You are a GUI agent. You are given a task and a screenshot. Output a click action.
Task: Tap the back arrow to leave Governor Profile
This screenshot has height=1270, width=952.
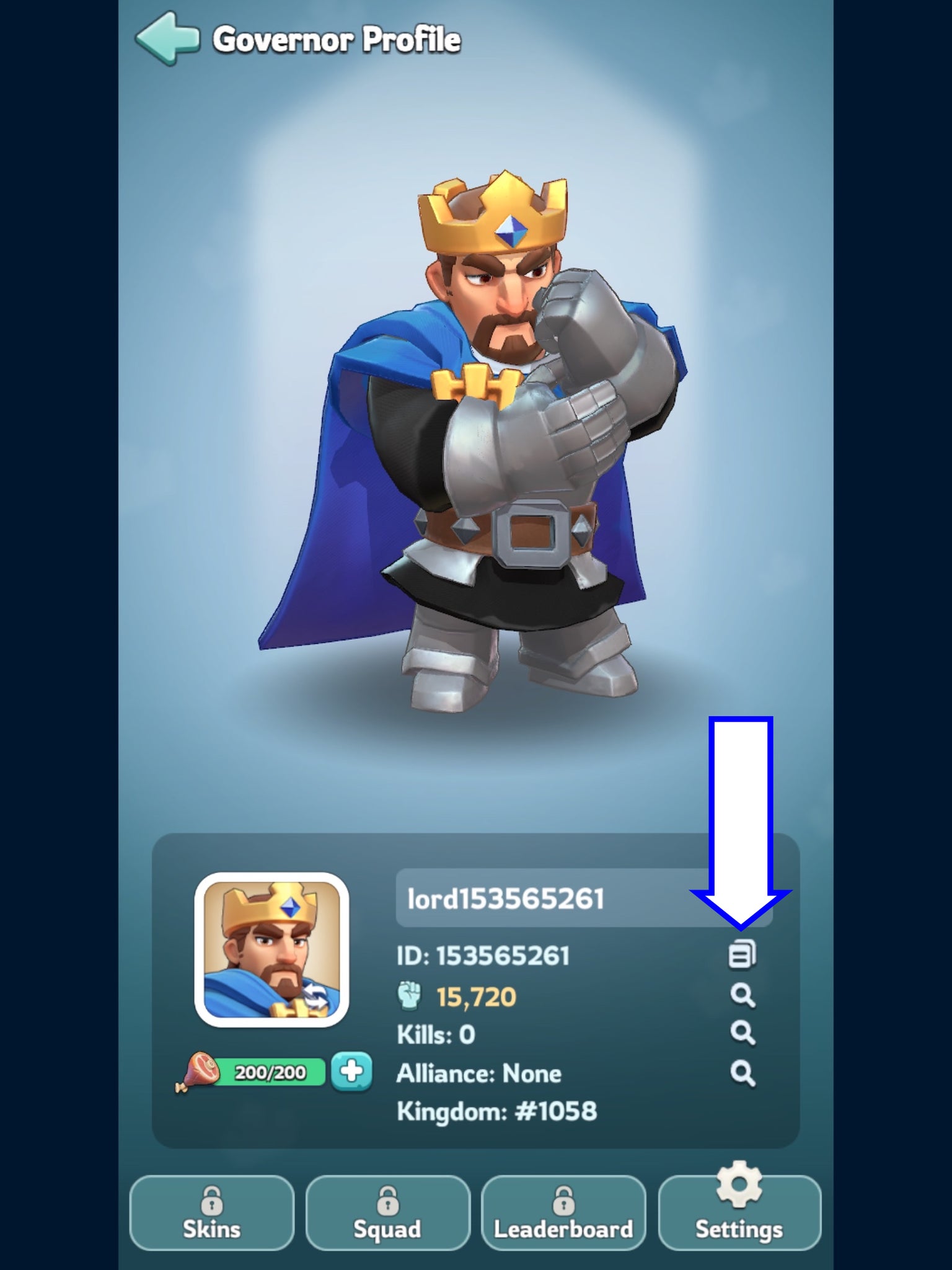[x=167, y=38]
